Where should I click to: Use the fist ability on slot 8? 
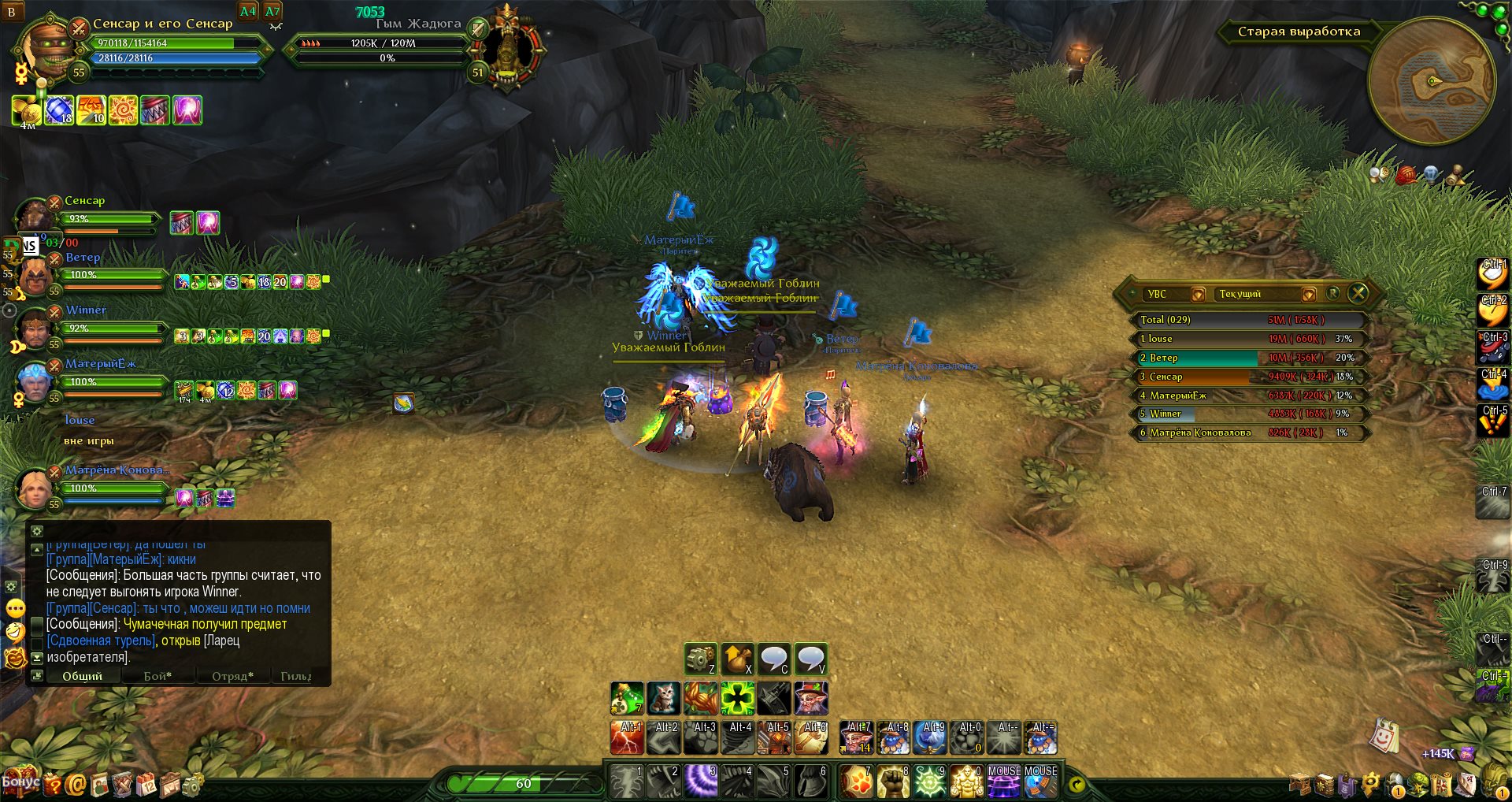893,781
